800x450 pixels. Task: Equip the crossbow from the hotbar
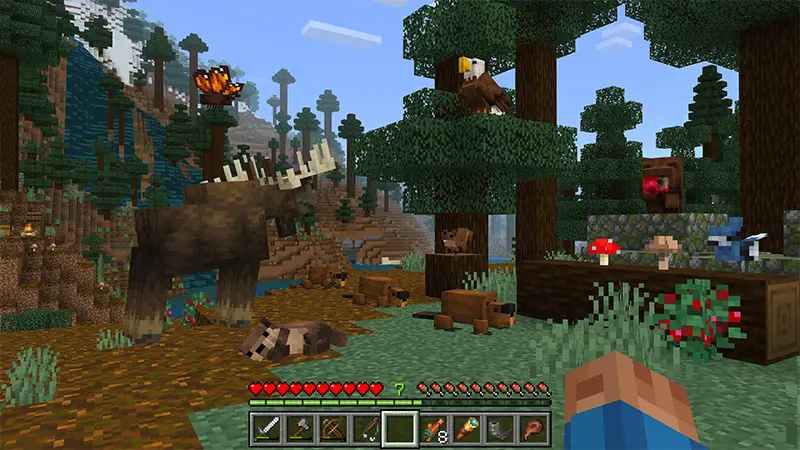tap(334, 428)
